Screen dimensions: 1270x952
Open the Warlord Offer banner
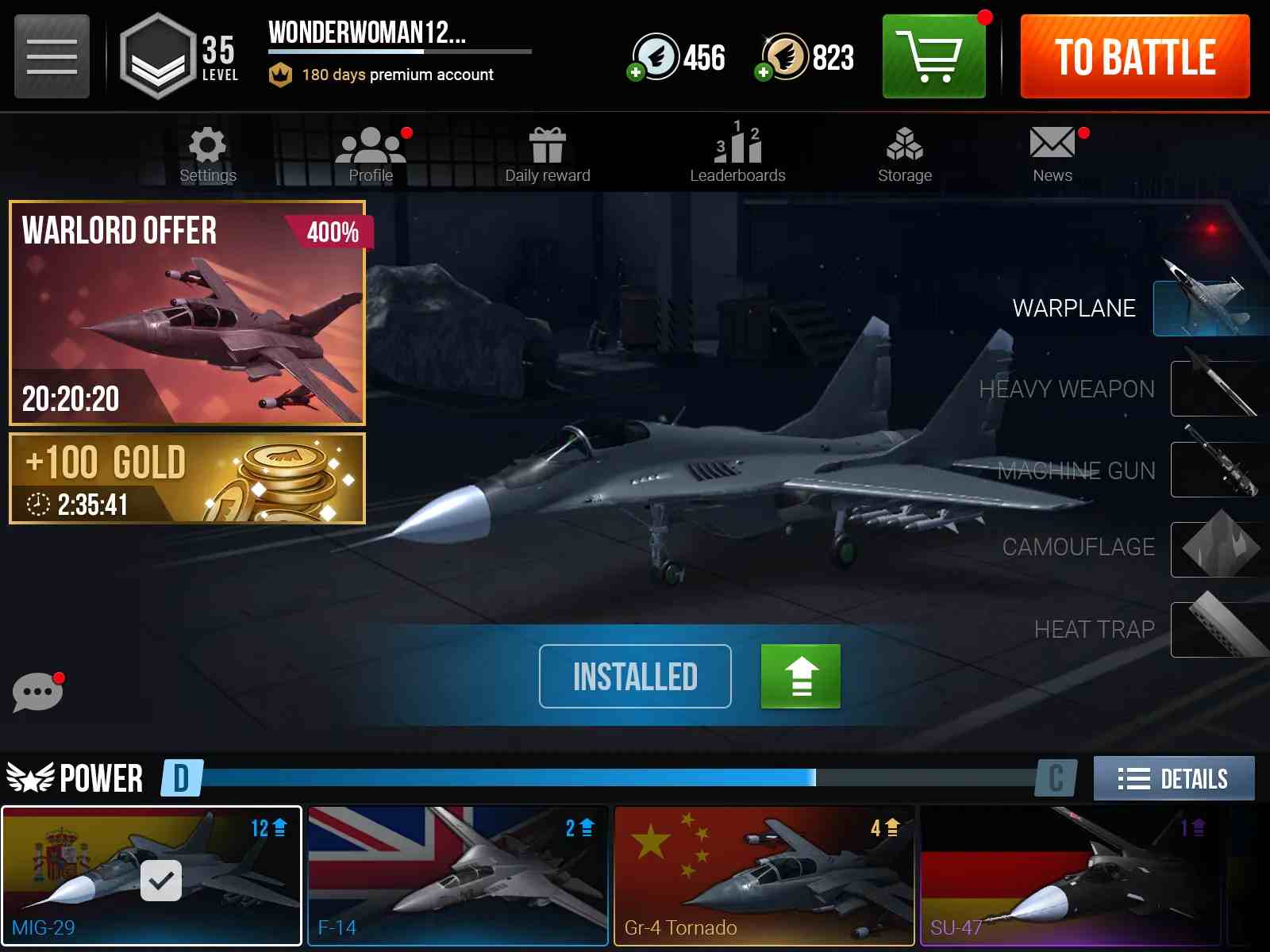point(187,313)
